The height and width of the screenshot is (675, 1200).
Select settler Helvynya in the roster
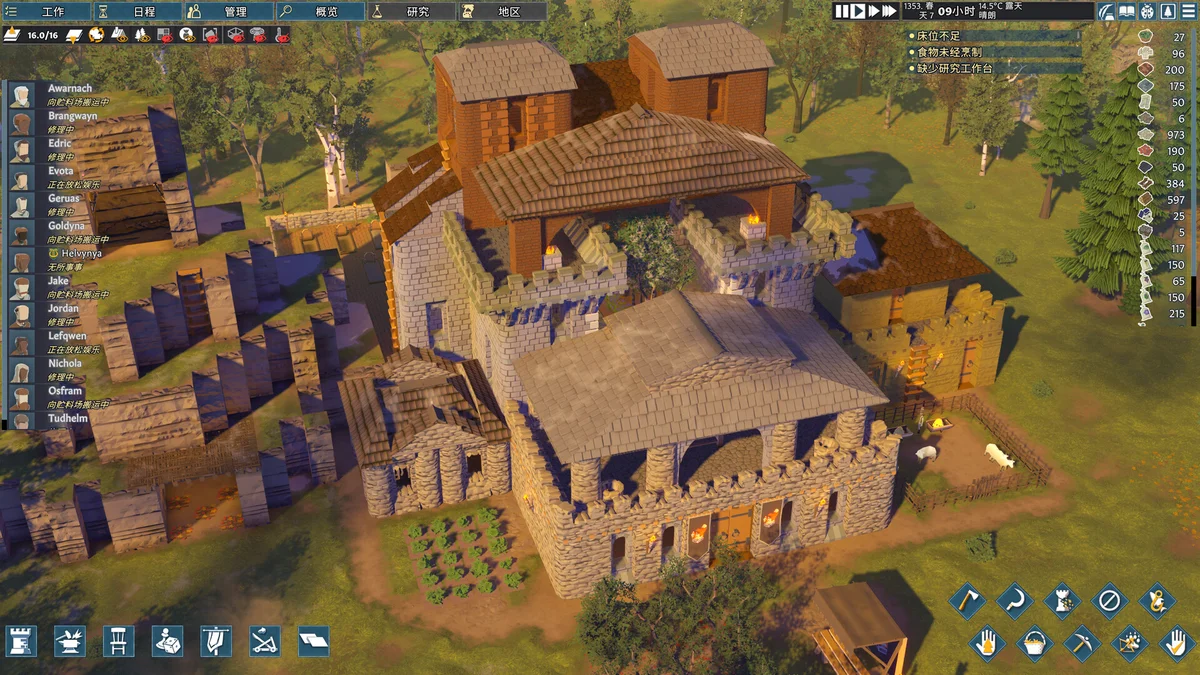click(82, 254)
